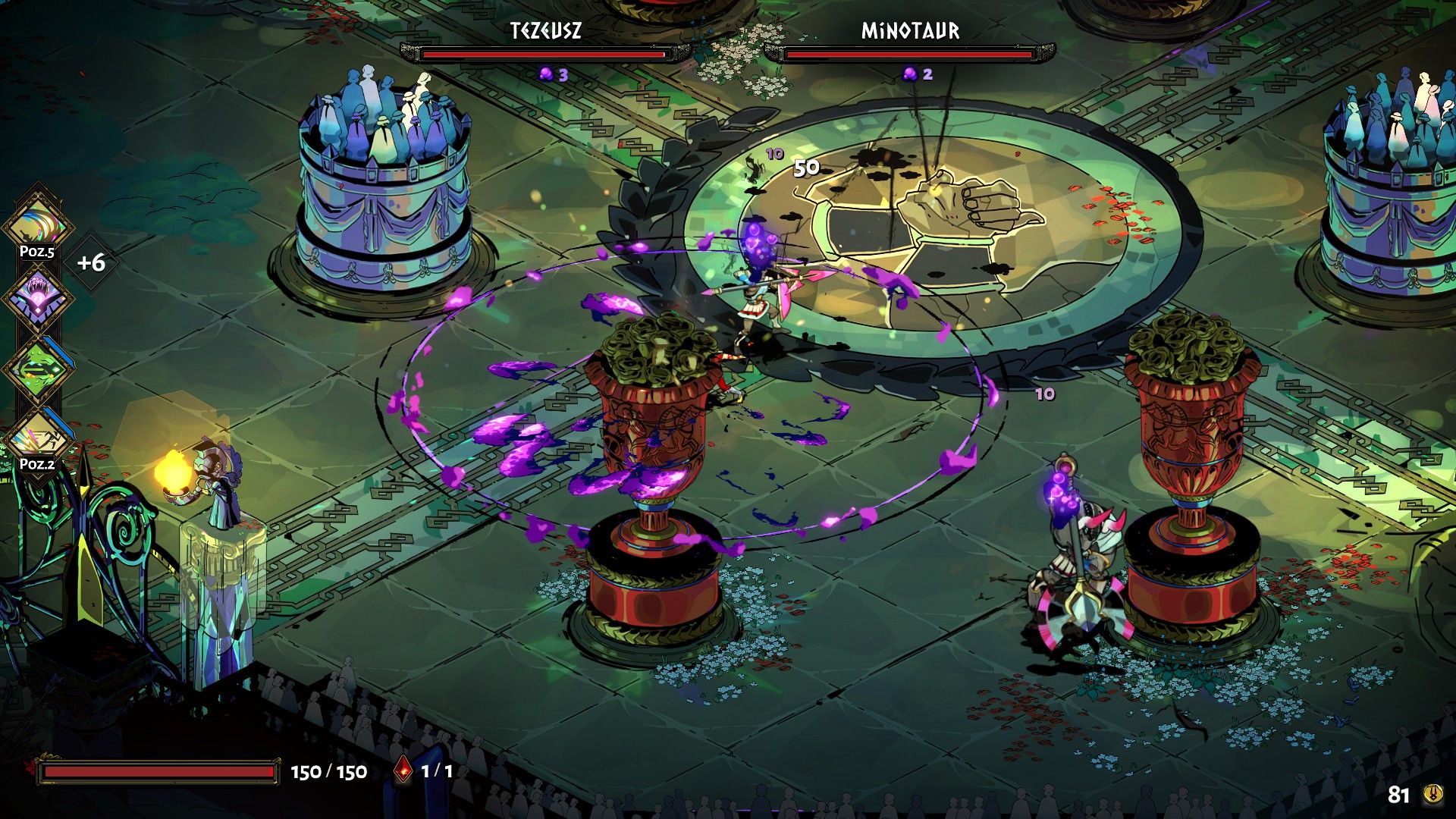The height and width of the screenshot is (819, 1456).
Task: Select the green boon icon
Action: [x=38, y=369]
